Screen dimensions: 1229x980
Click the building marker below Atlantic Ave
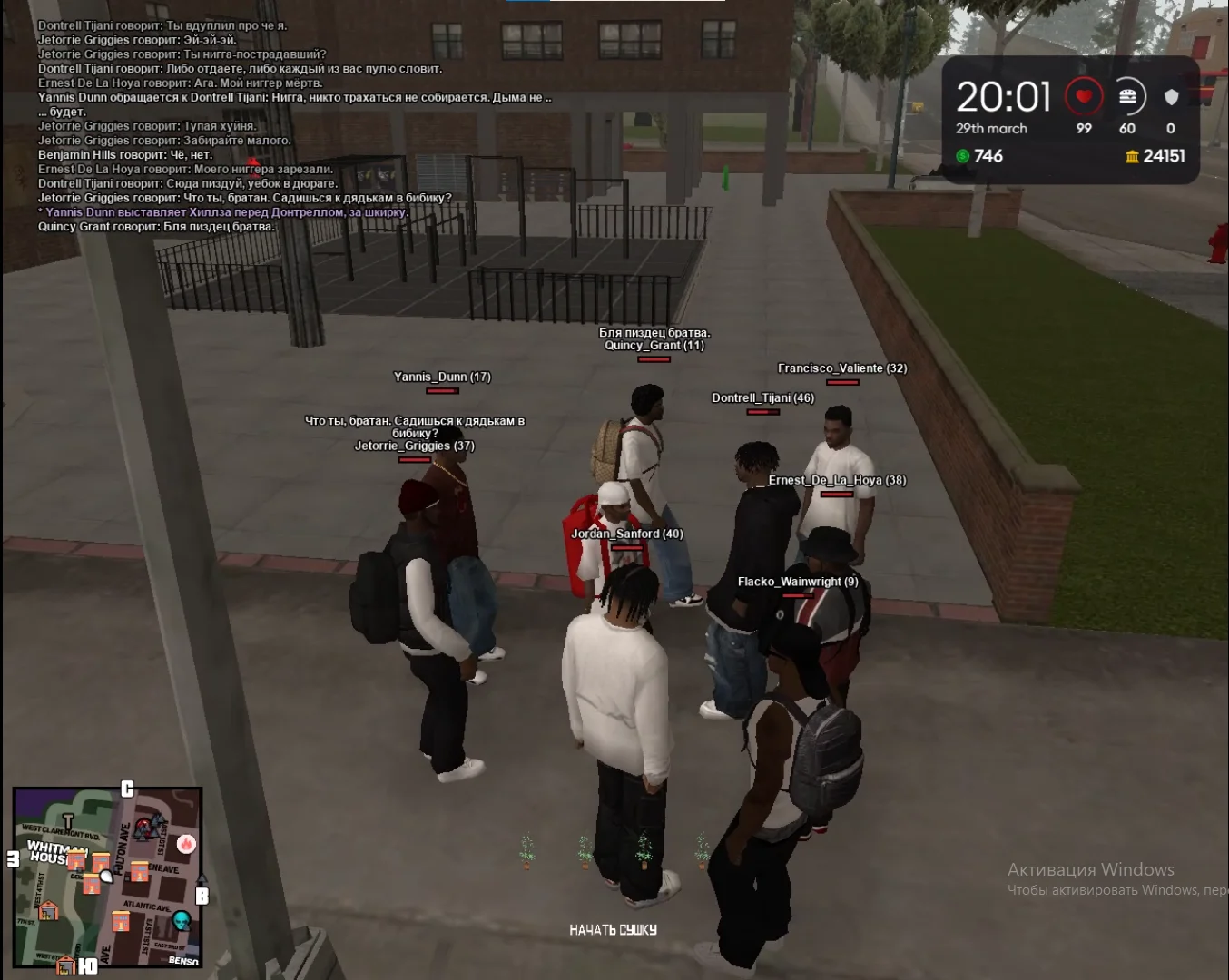121,922
